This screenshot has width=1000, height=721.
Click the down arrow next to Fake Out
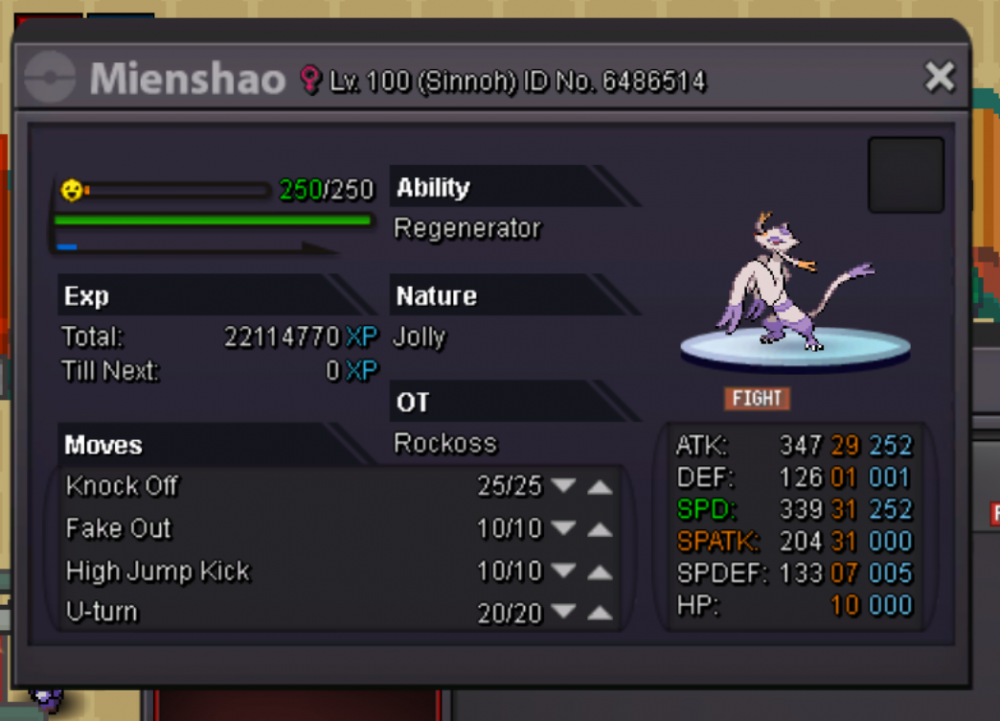[564, 528]
